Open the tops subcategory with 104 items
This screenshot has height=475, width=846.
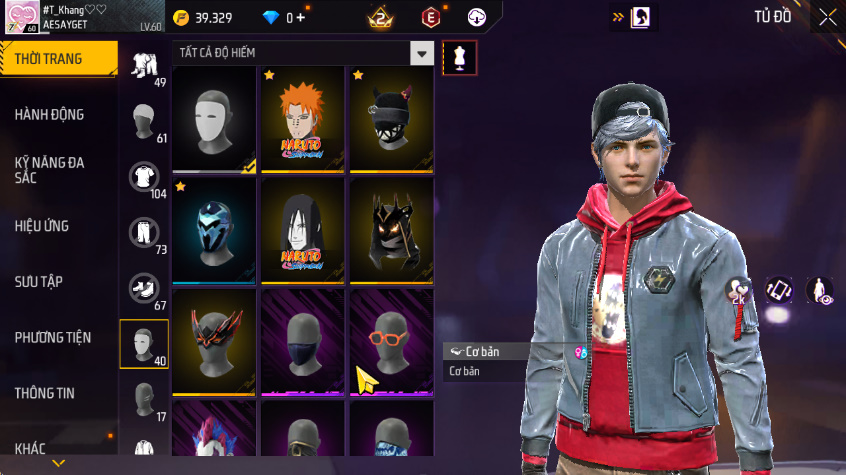click(x=145, y=178)
